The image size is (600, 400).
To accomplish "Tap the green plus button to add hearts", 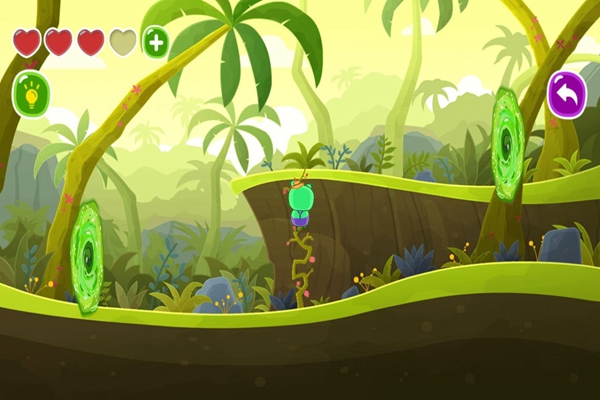I will click(x=155, y=42).
